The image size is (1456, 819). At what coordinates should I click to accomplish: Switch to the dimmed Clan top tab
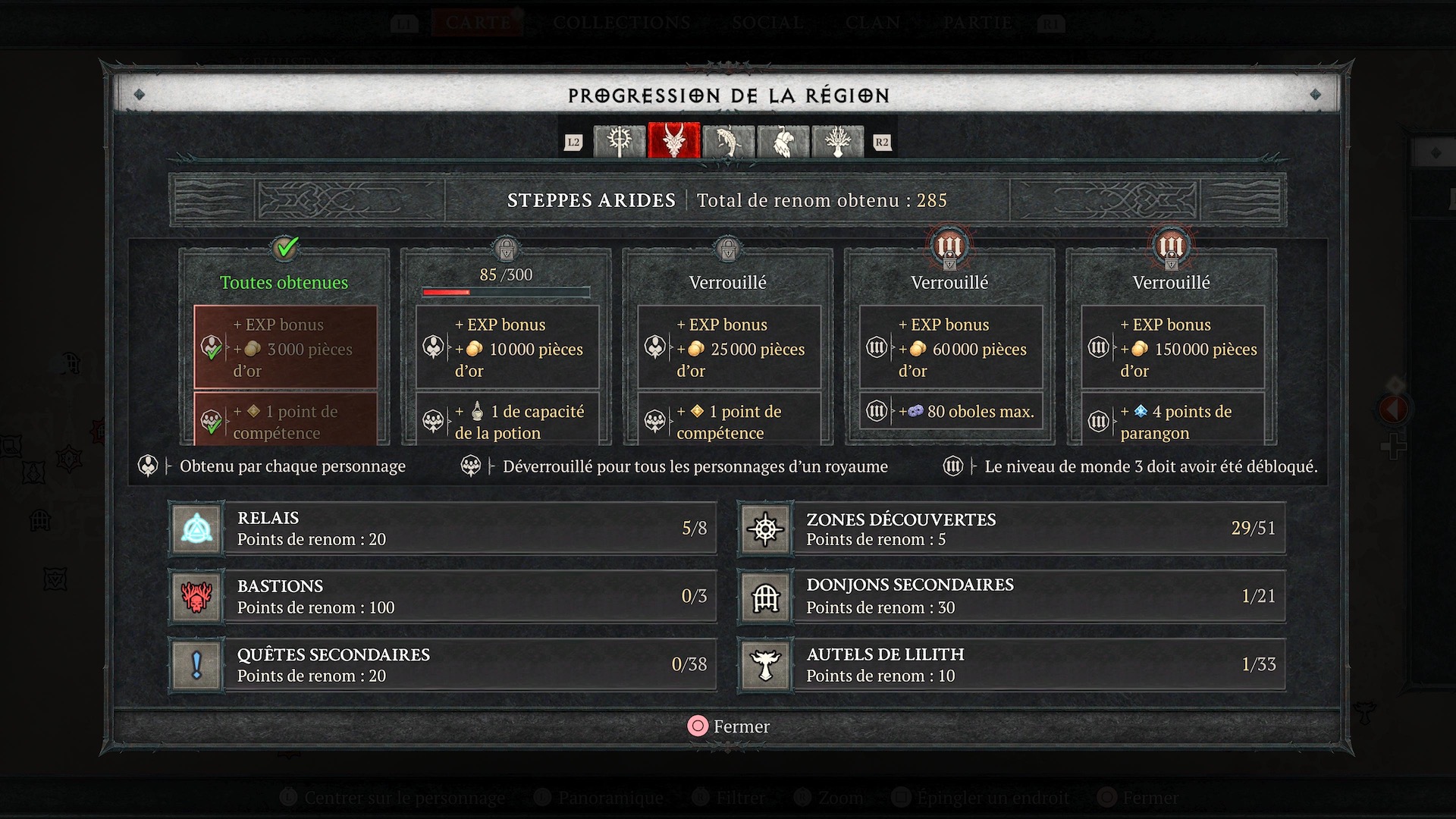[x=873, y=23]
